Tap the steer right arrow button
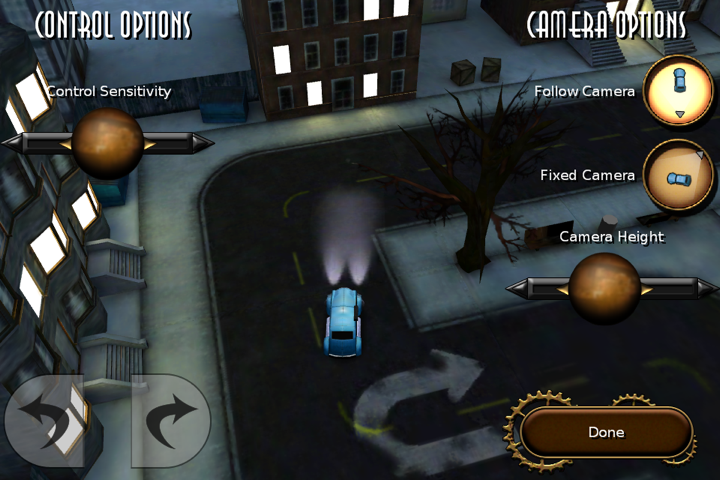Viewport: 720px width, 480px height. (171, 421)
